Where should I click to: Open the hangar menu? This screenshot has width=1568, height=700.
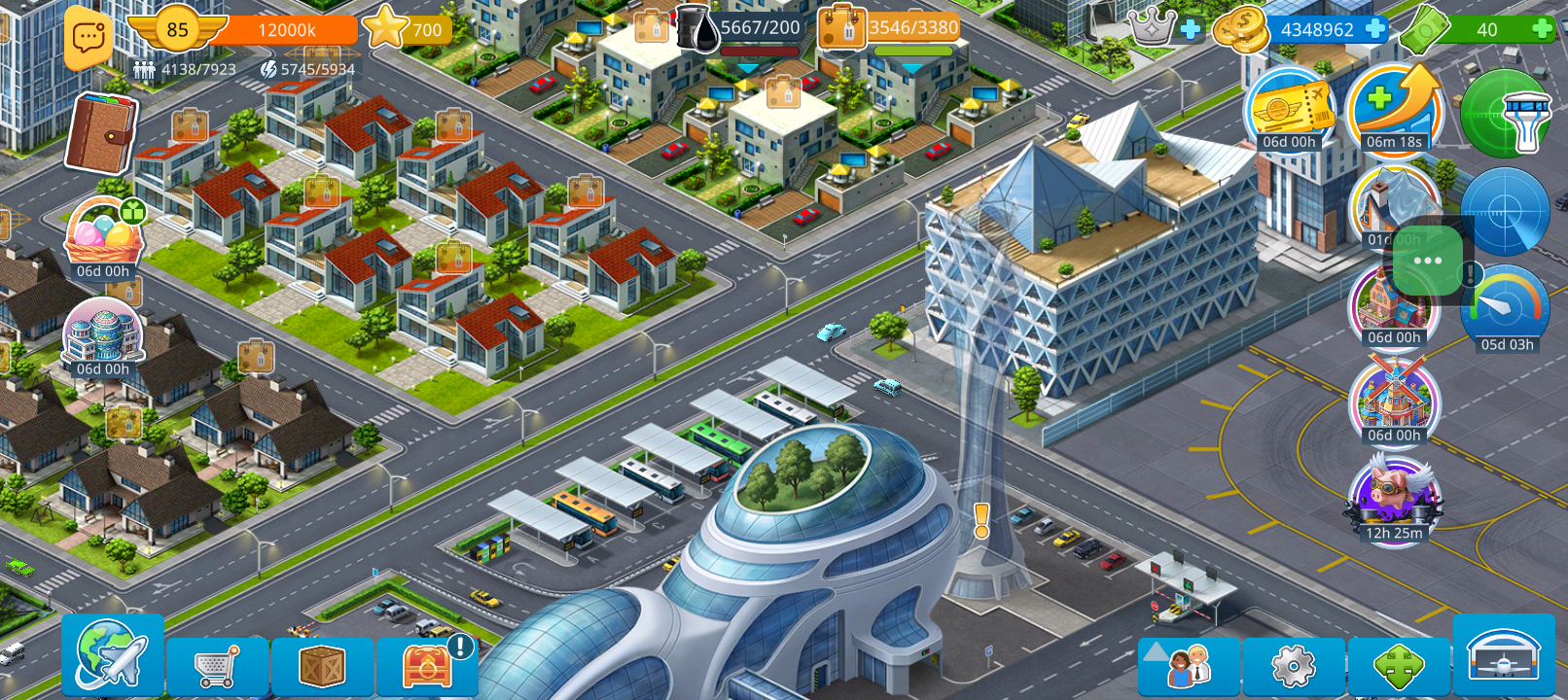1506,661
